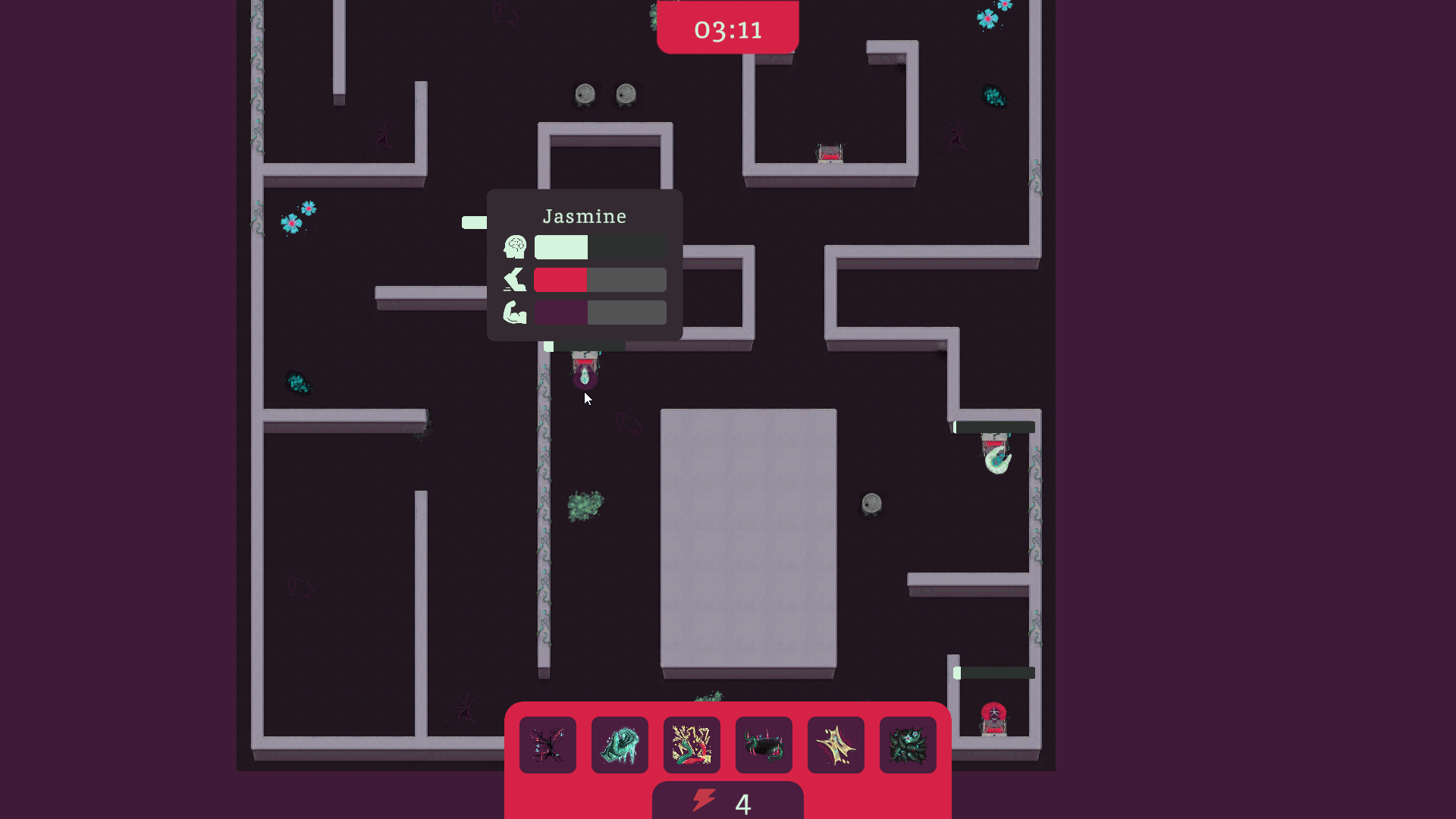This screenshot has height=819, width=1456.
Task: Pick the dark green flowering bush ability
Action: point(908,745)
